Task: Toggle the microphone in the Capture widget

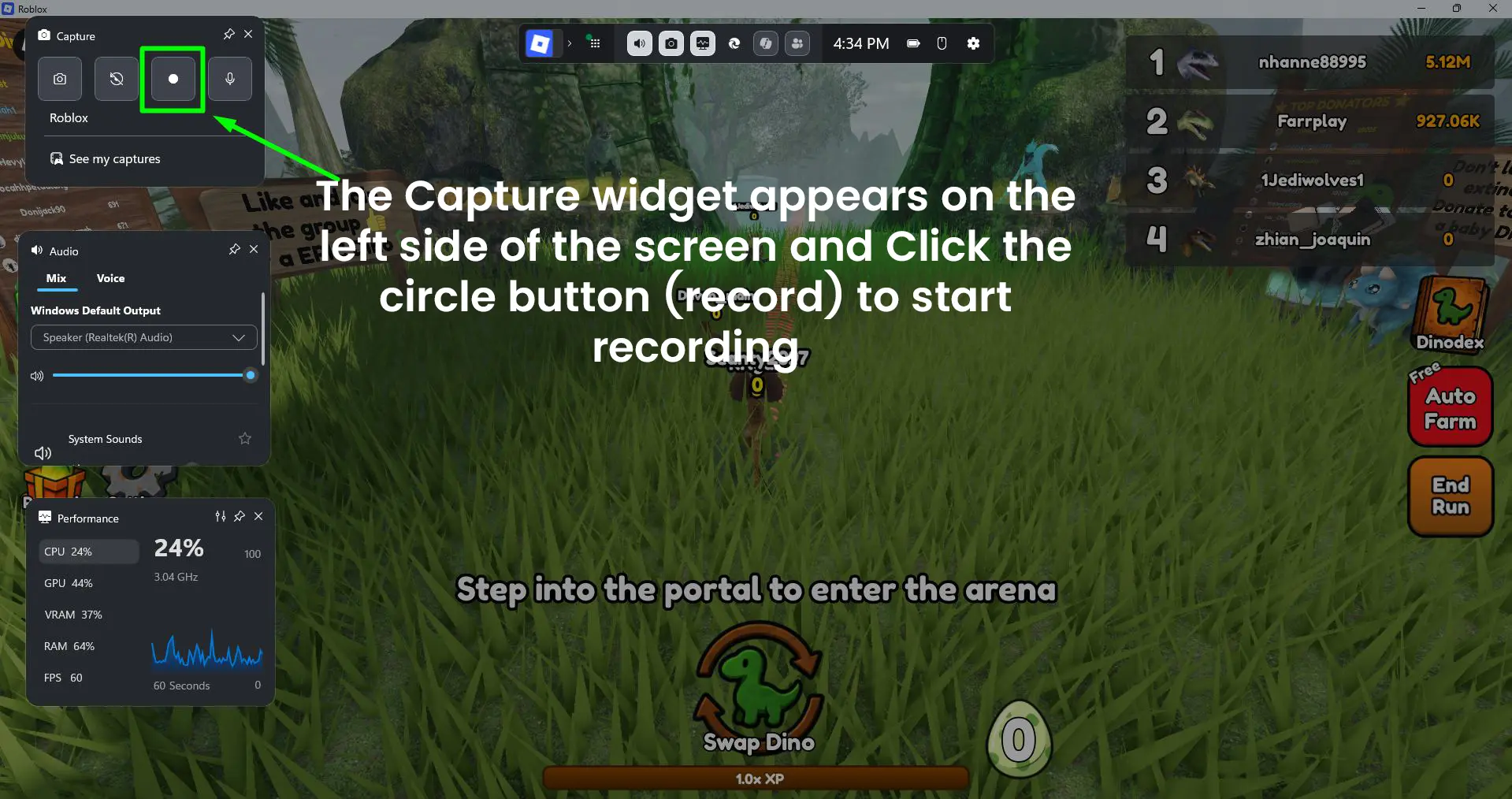Action: pyautogui.click(x=229, y=79)
